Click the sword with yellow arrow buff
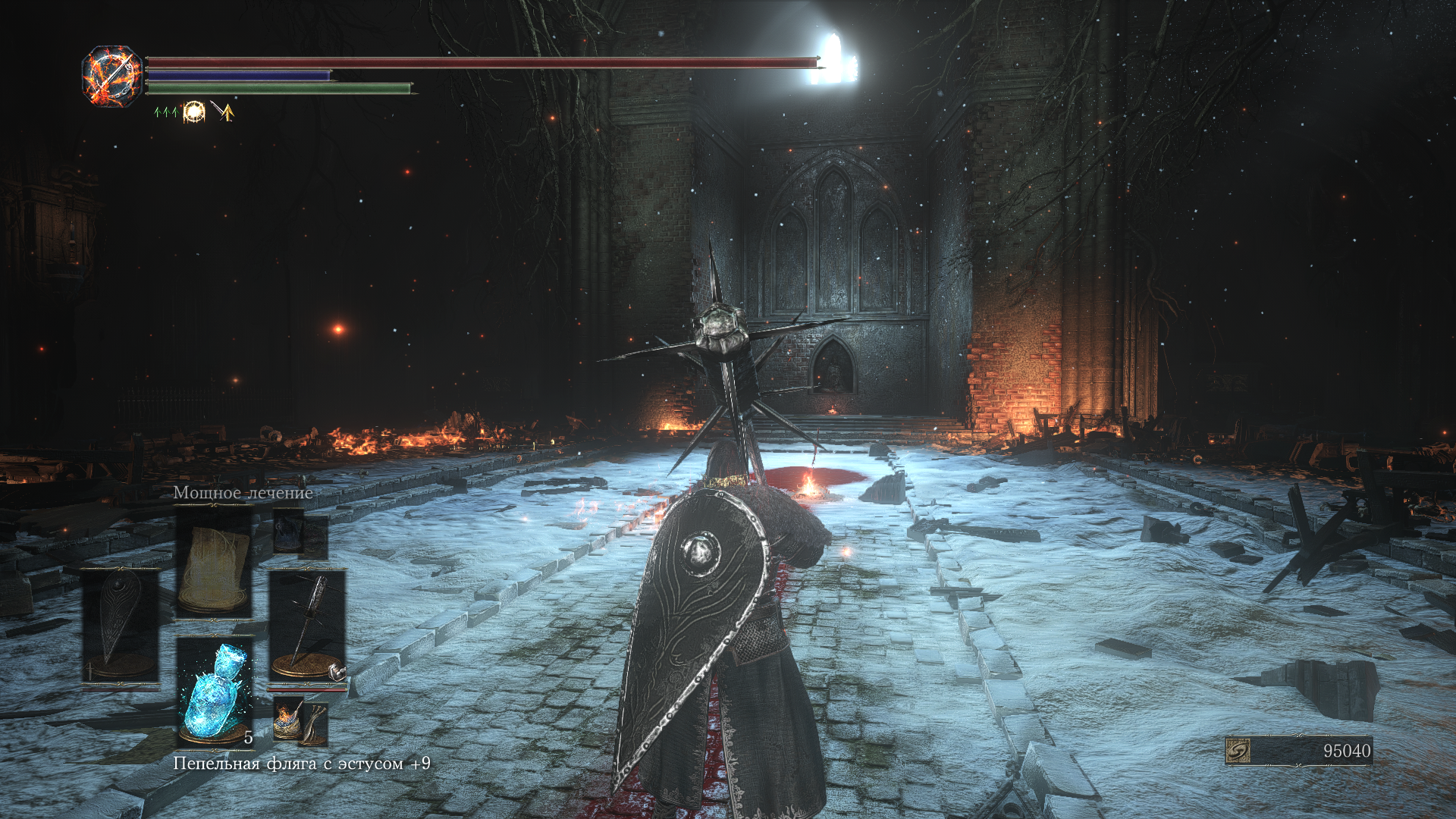This screenshot has height=819, width=1456. [223, 112]
